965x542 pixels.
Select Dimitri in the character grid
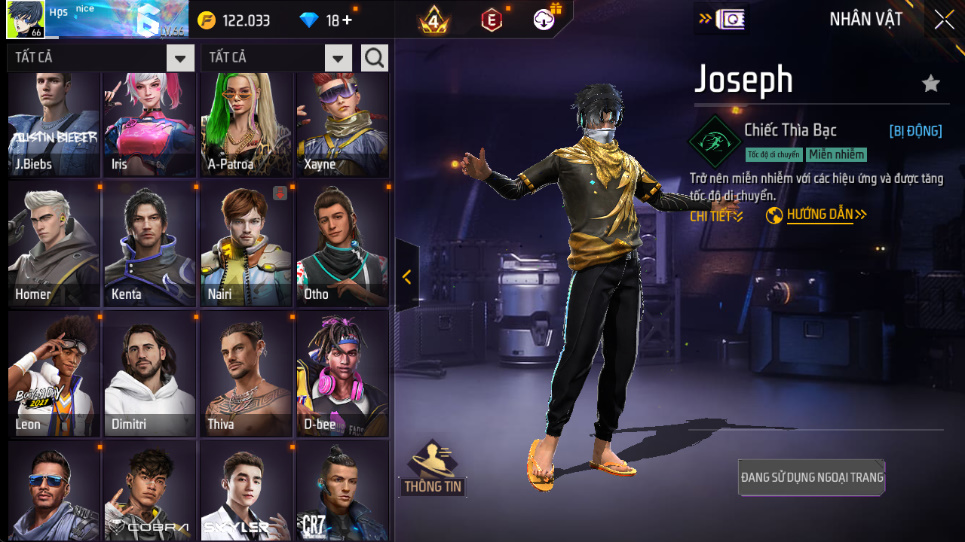pos(150,374)
